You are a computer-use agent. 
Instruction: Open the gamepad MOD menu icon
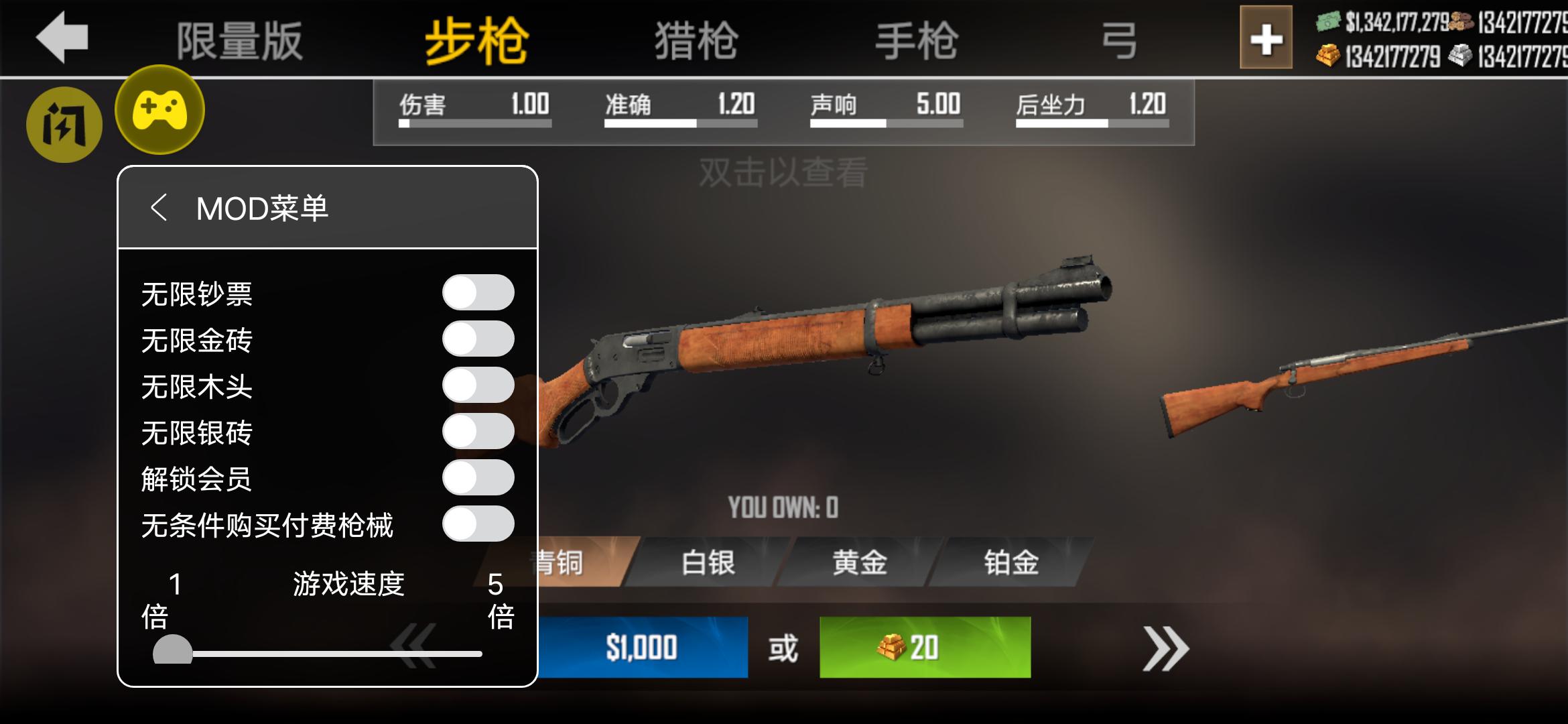coord(159,111)
